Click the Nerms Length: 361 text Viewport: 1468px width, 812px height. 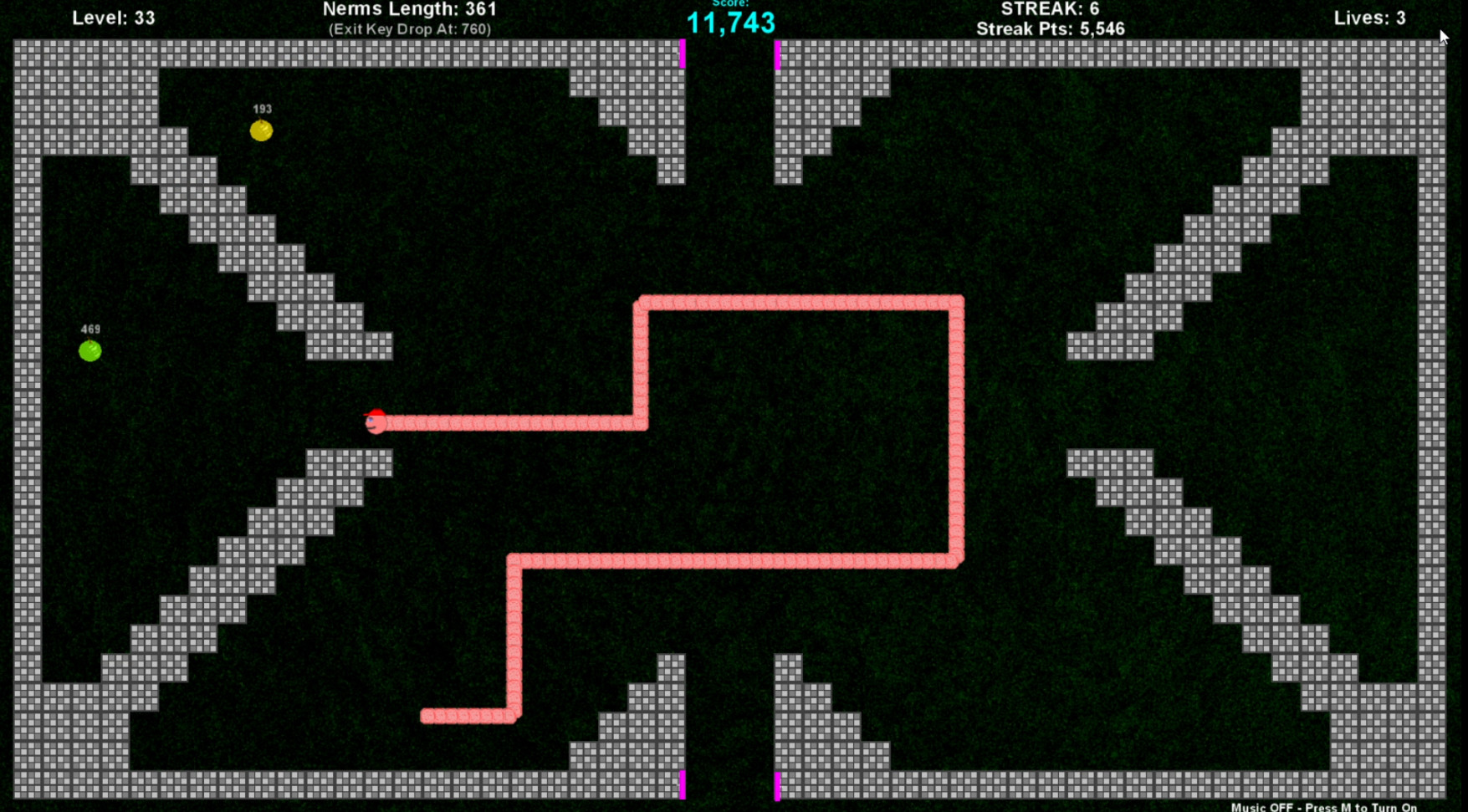[409, 9]
